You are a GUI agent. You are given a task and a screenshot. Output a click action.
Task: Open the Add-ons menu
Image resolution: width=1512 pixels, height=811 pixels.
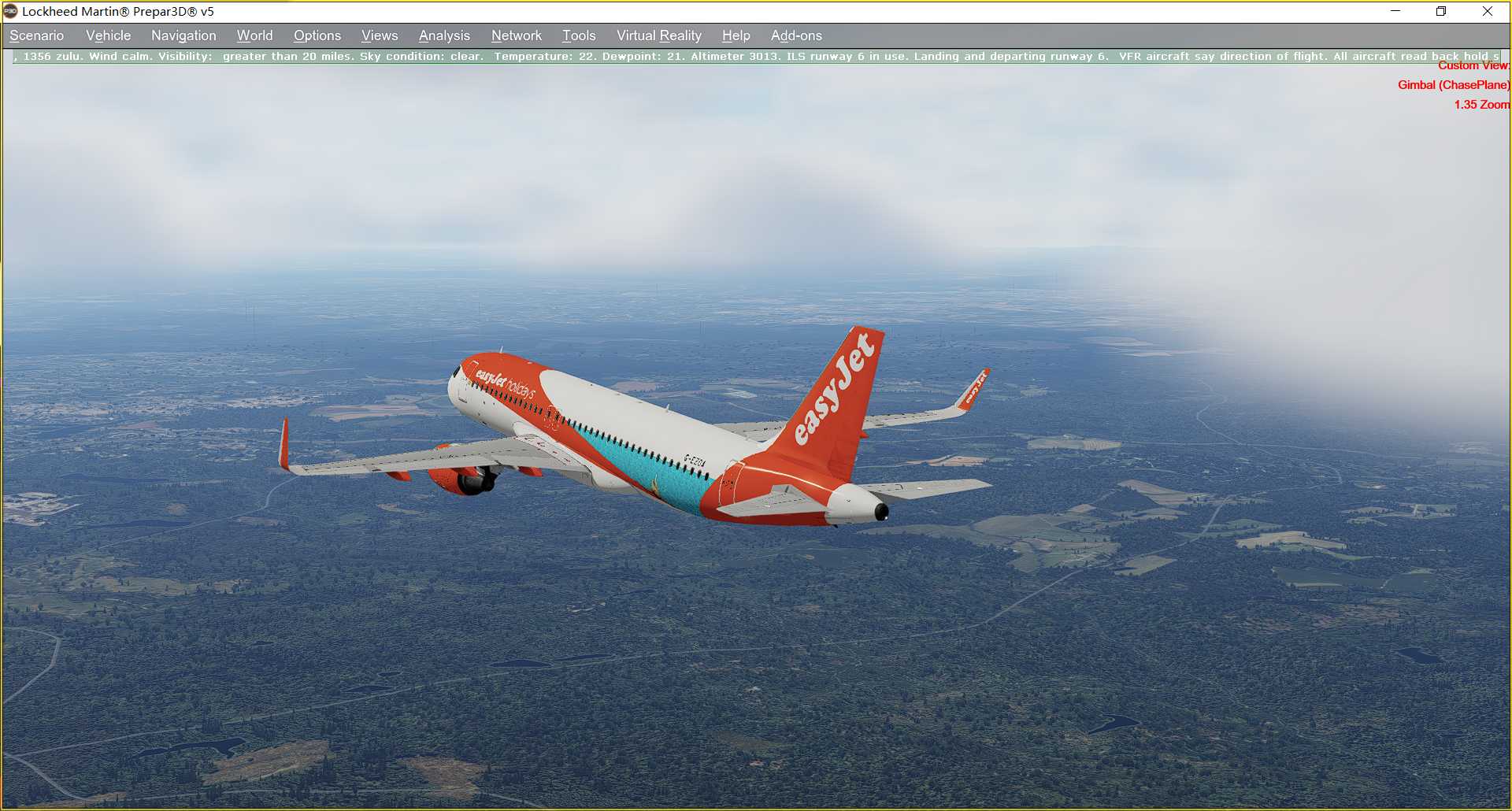point(796,35)
